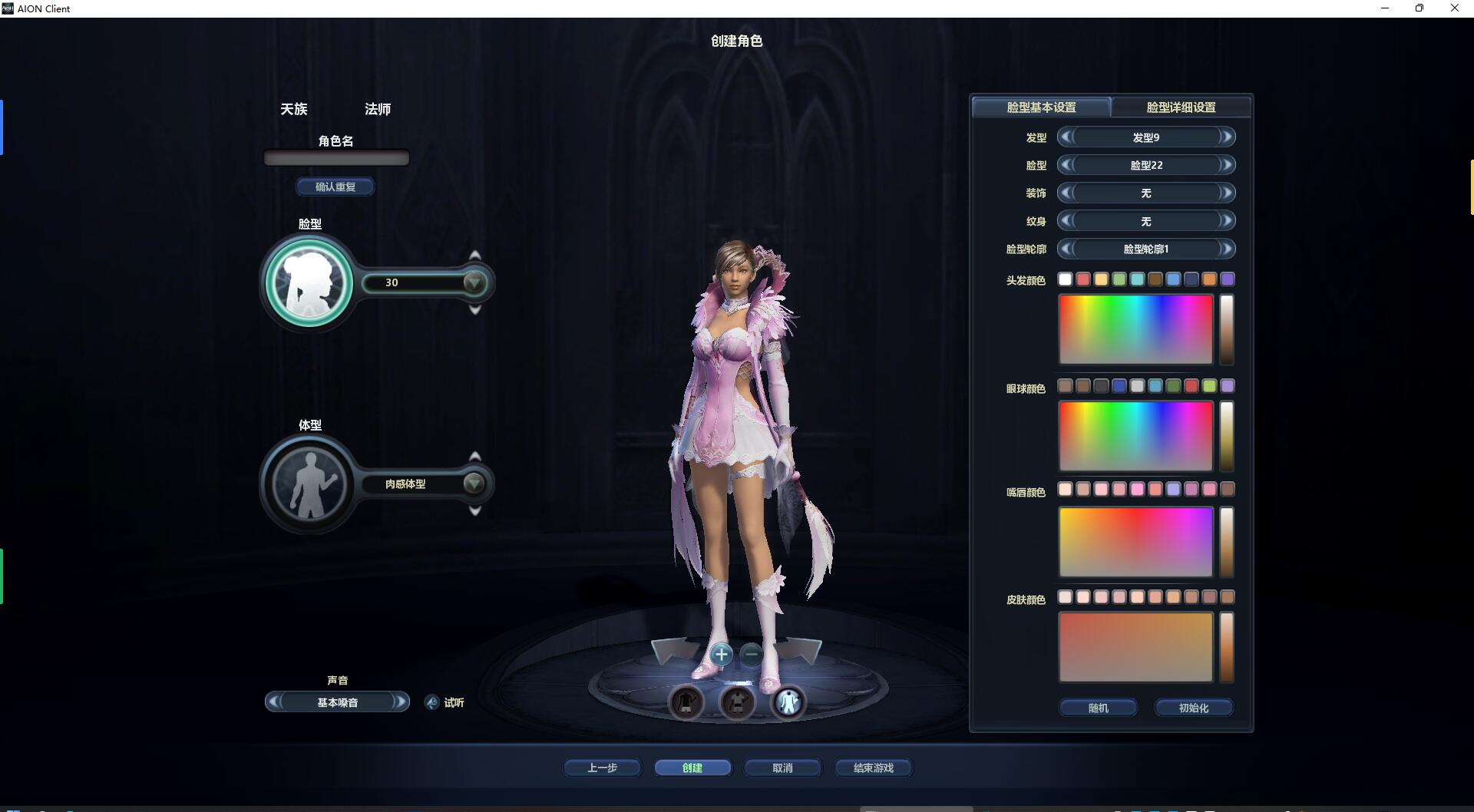Click the 创建 button
The image size is (1474, 812).
[x=692, y=767]
